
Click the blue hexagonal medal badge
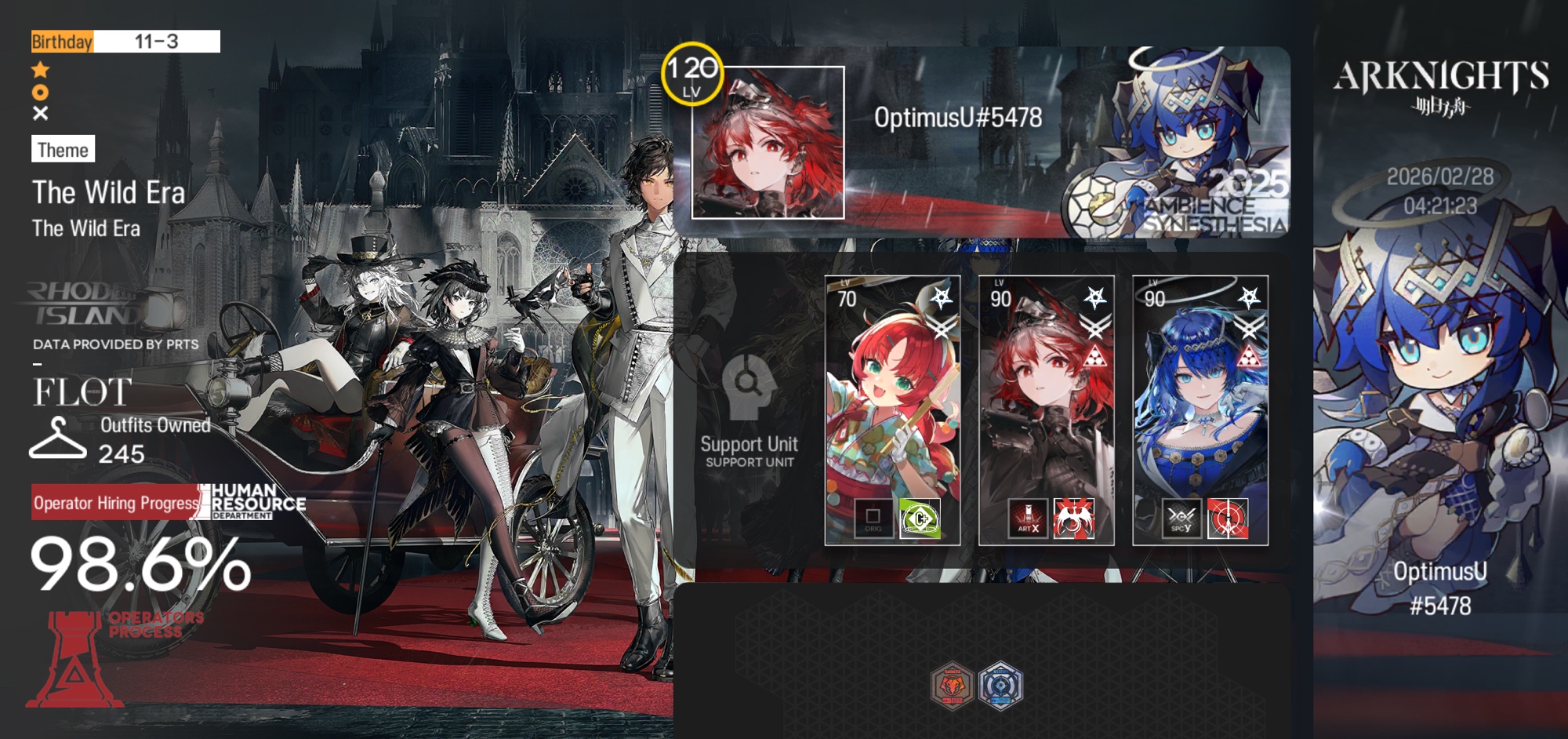[x=1000, y=686]
